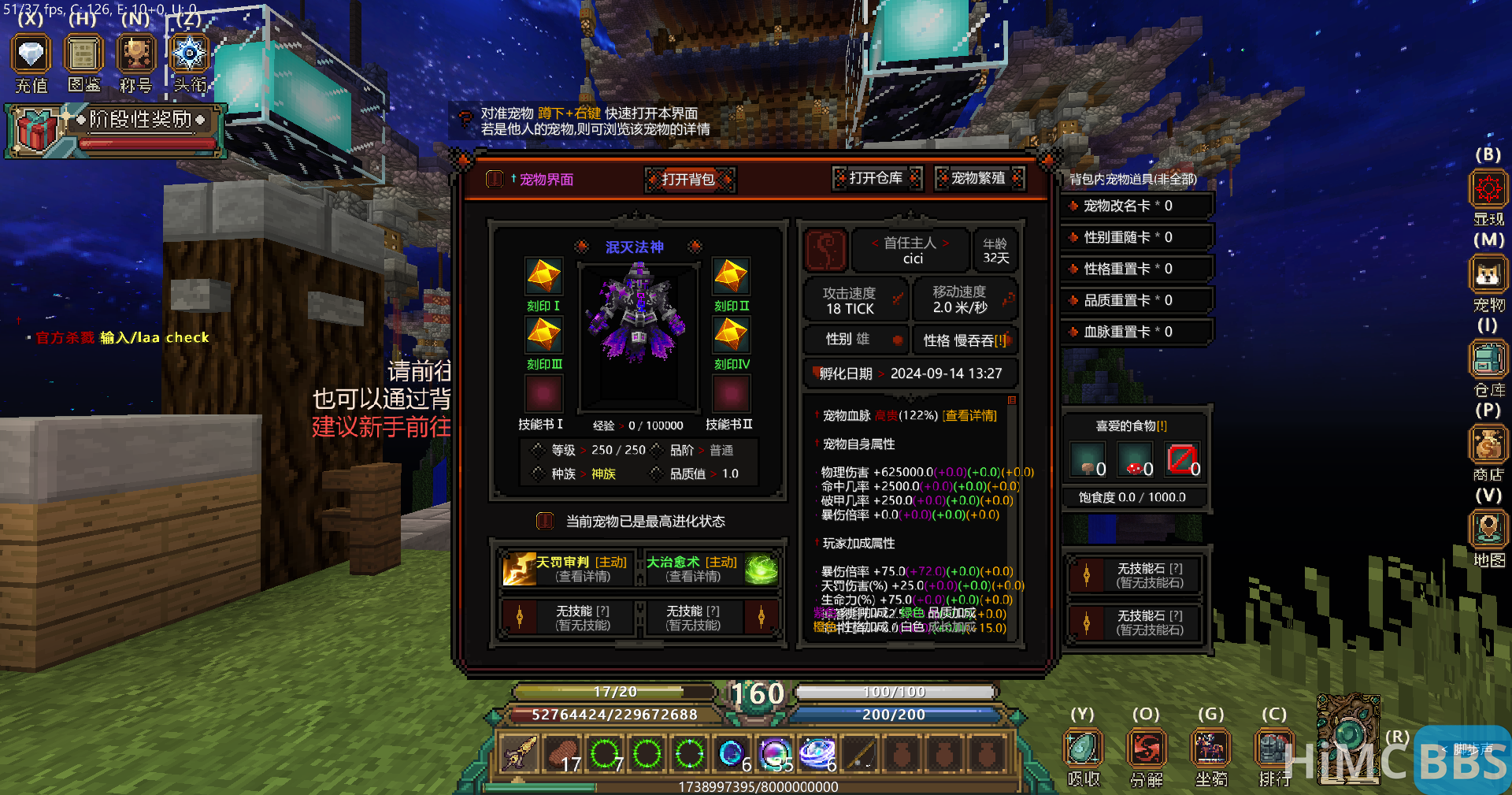
Task: Open the 头衔 header icon
Action: coord(187,55)
